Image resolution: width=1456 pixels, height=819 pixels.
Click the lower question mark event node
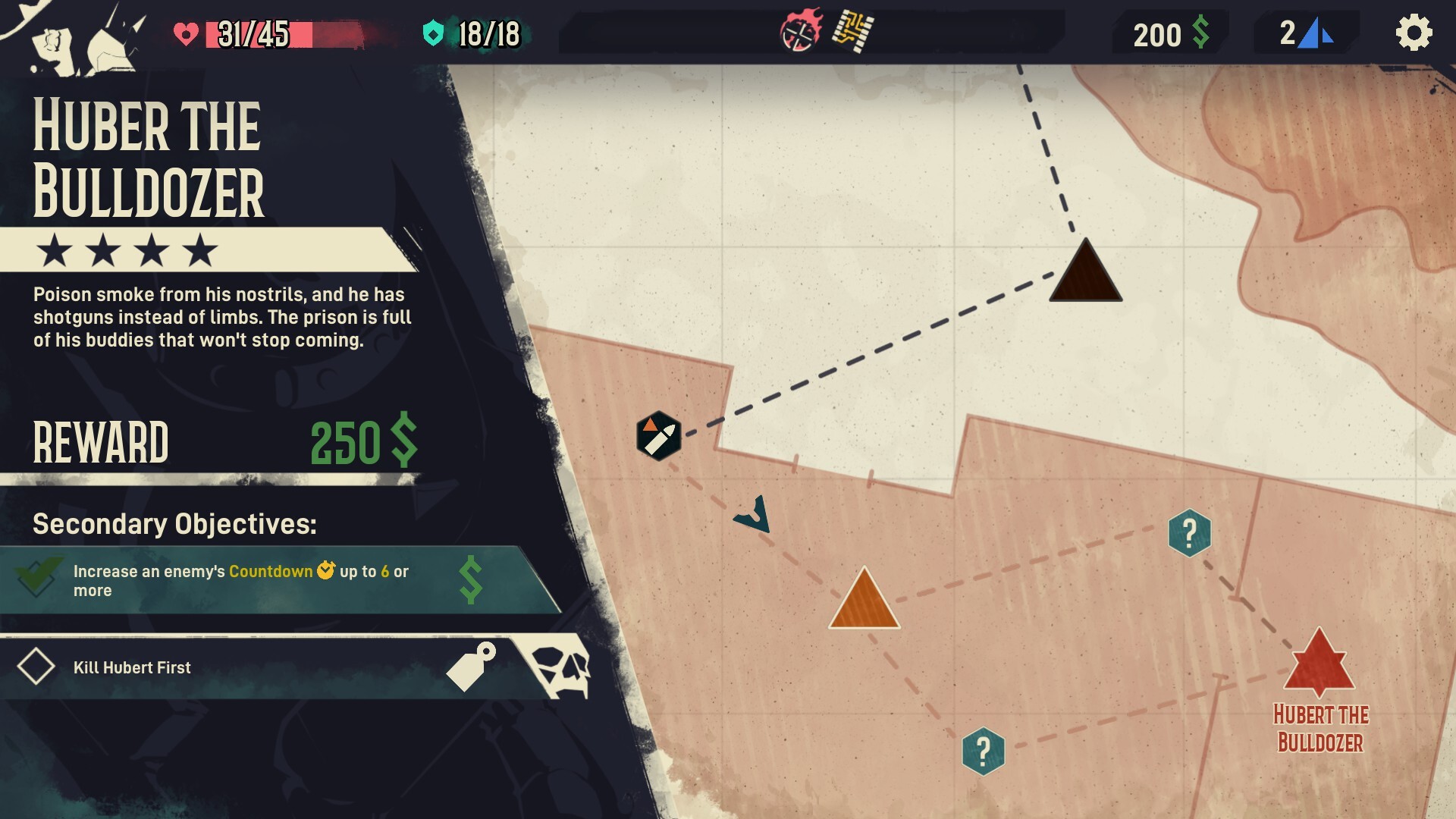pyautogui.click(x=983, y=752)
